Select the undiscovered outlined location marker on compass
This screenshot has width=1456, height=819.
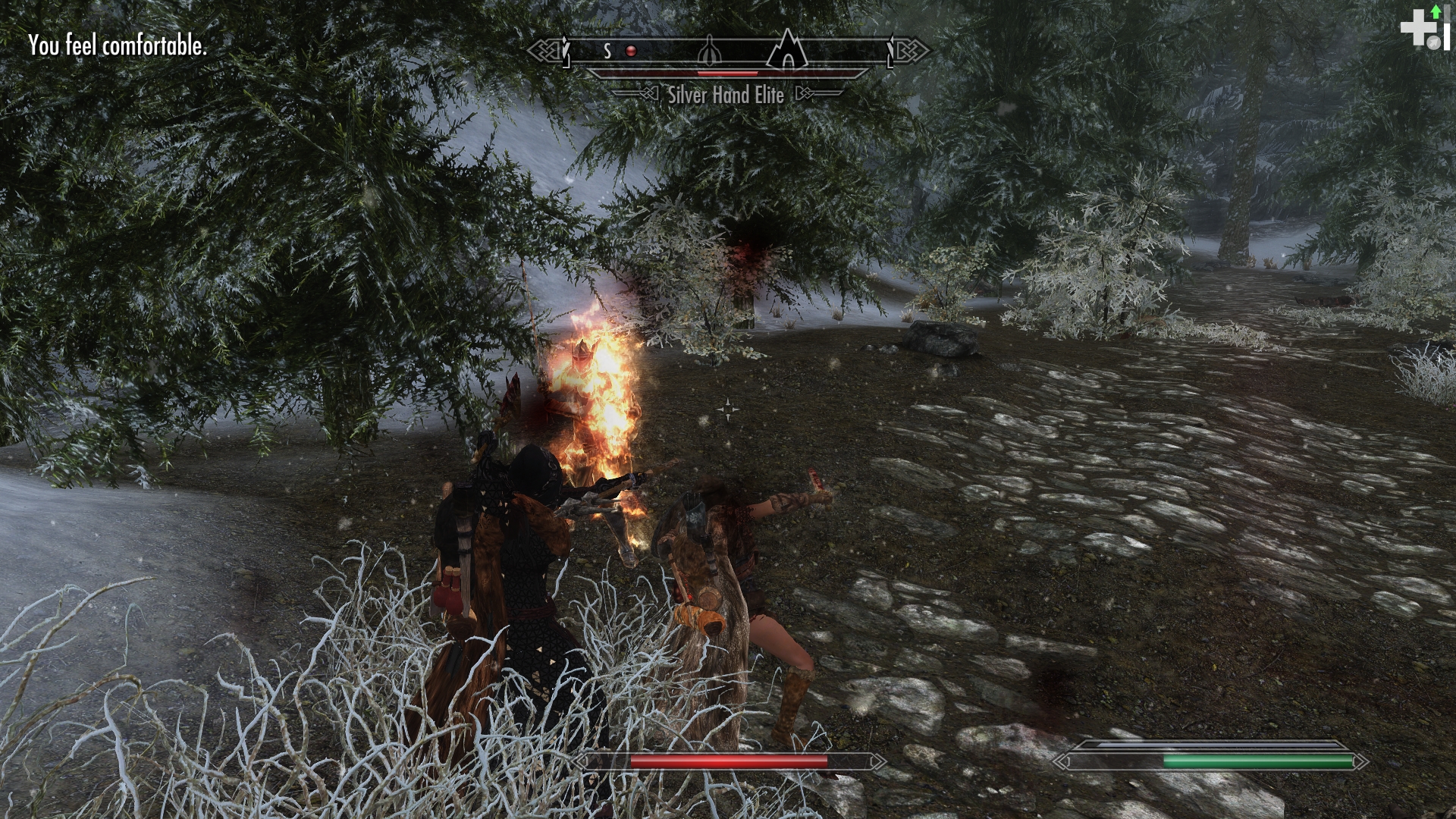click(x=708, y=52)
